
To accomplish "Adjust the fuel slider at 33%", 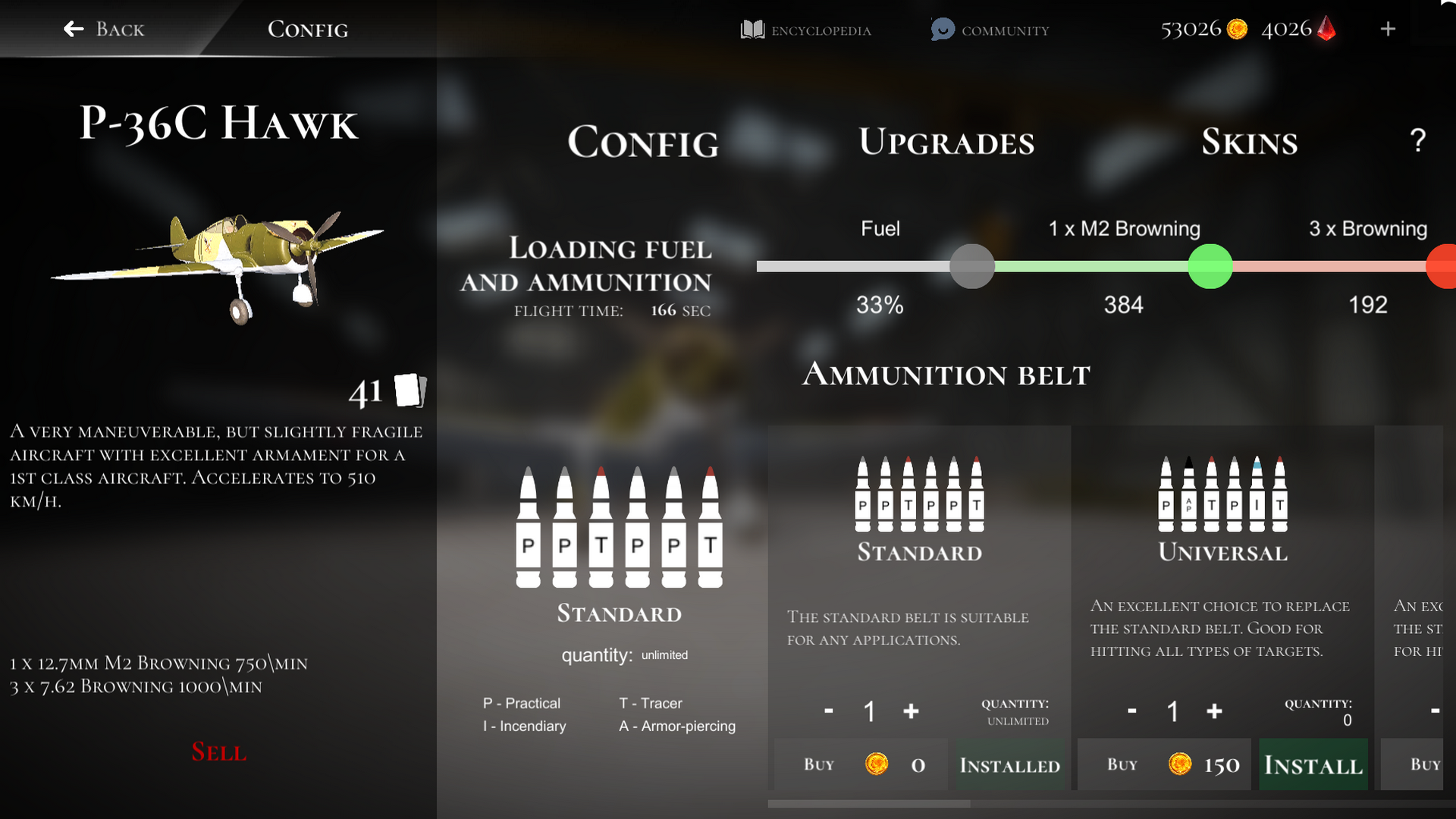I will pos(972,266).
